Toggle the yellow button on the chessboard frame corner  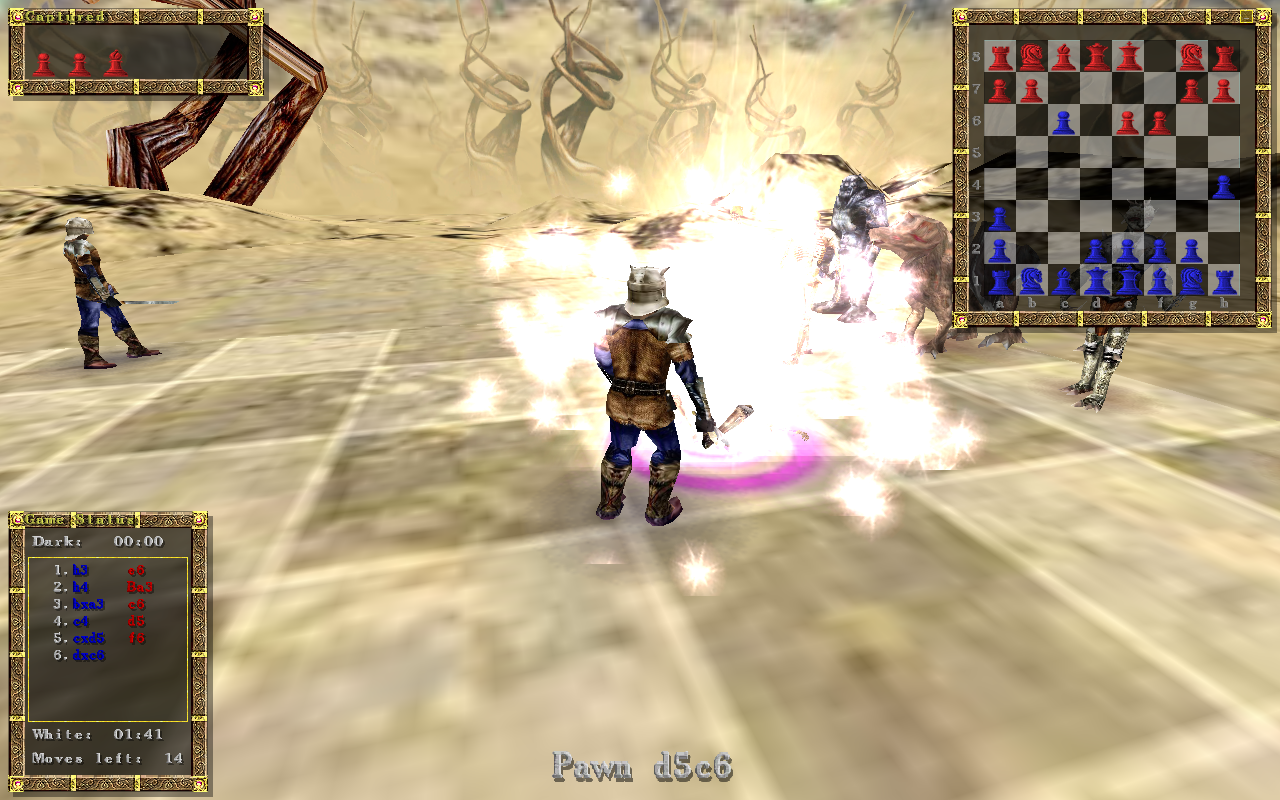[x=1245, y=16]
